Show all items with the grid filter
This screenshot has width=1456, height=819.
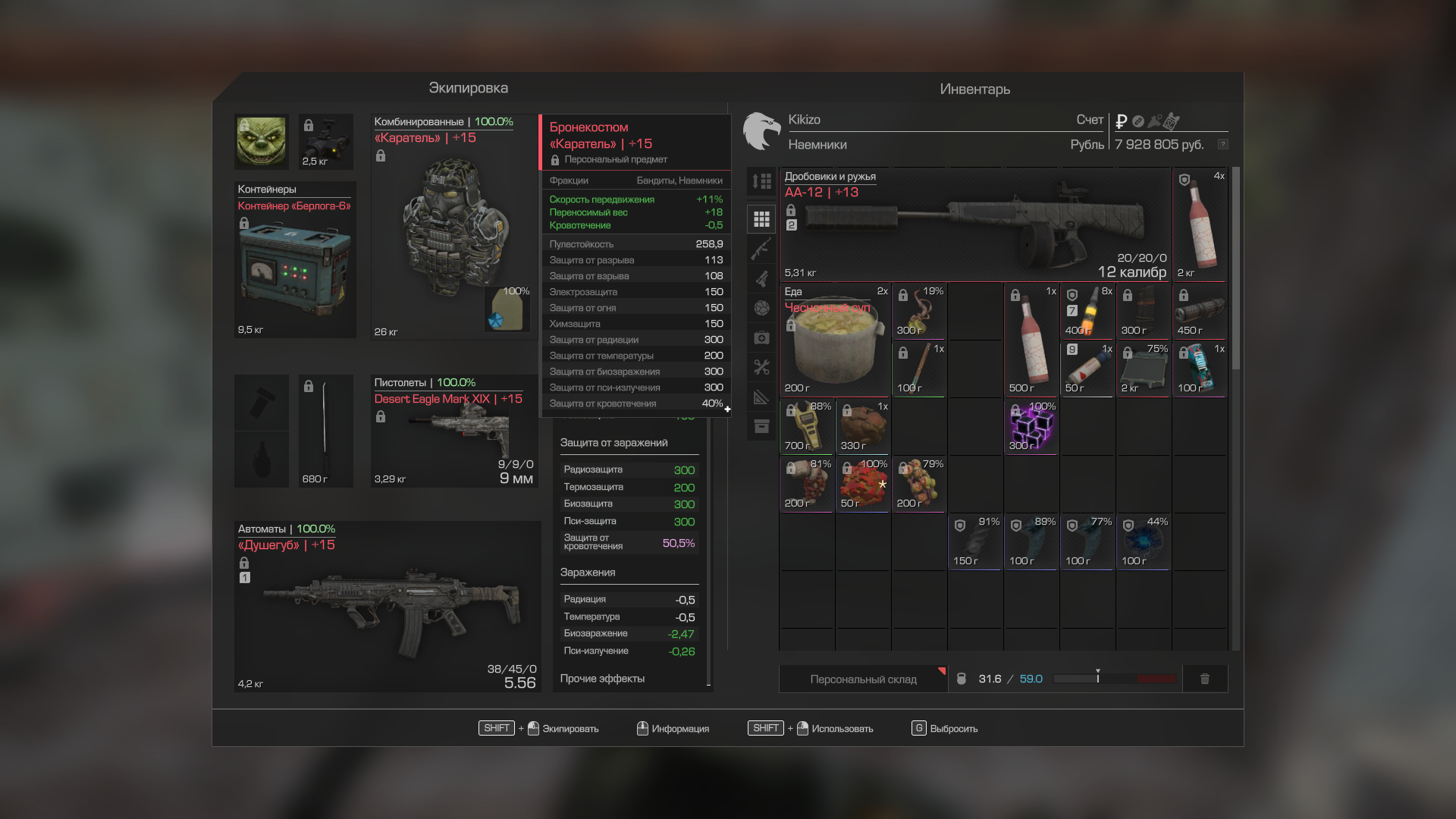(x=761, y=219)
